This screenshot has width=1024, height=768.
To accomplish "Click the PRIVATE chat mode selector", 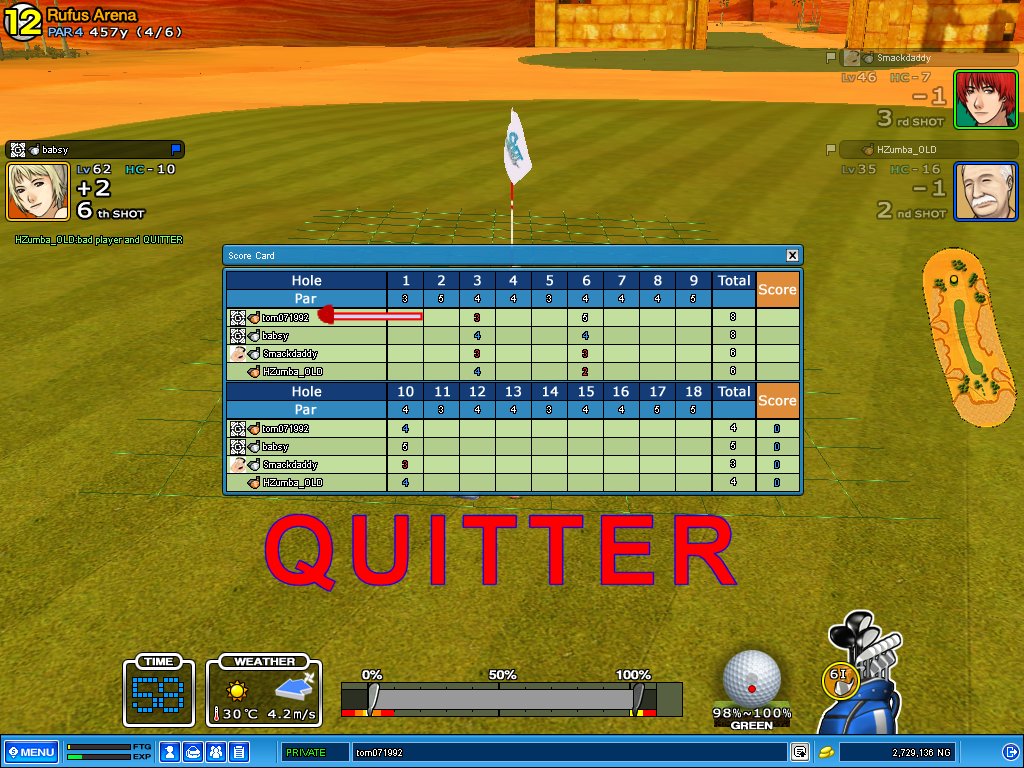I will click(x=312, y=752).
